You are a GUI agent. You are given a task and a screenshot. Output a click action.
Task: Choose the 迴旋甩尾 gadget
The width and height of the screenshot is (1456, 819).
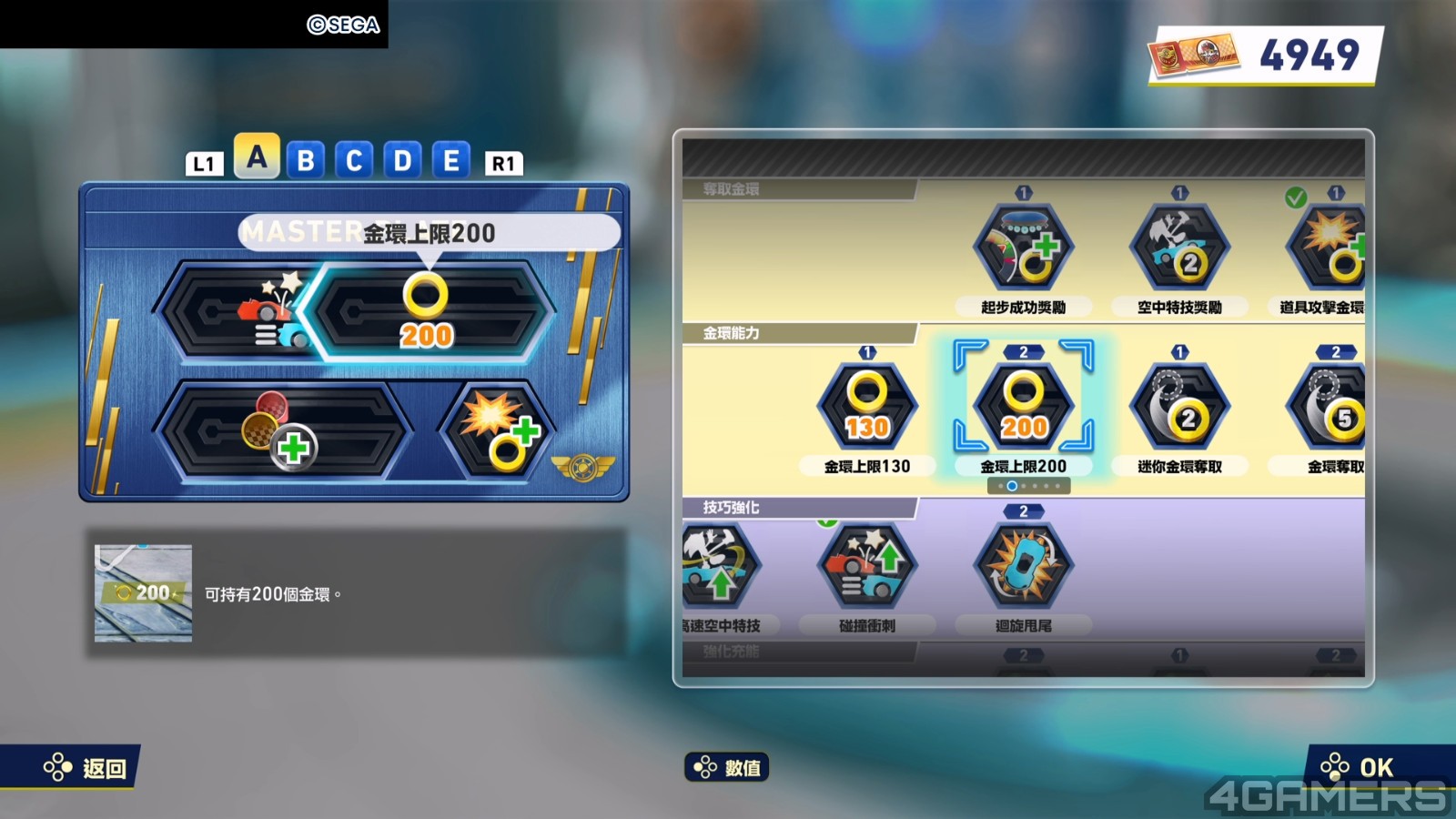coord(1024,566)
